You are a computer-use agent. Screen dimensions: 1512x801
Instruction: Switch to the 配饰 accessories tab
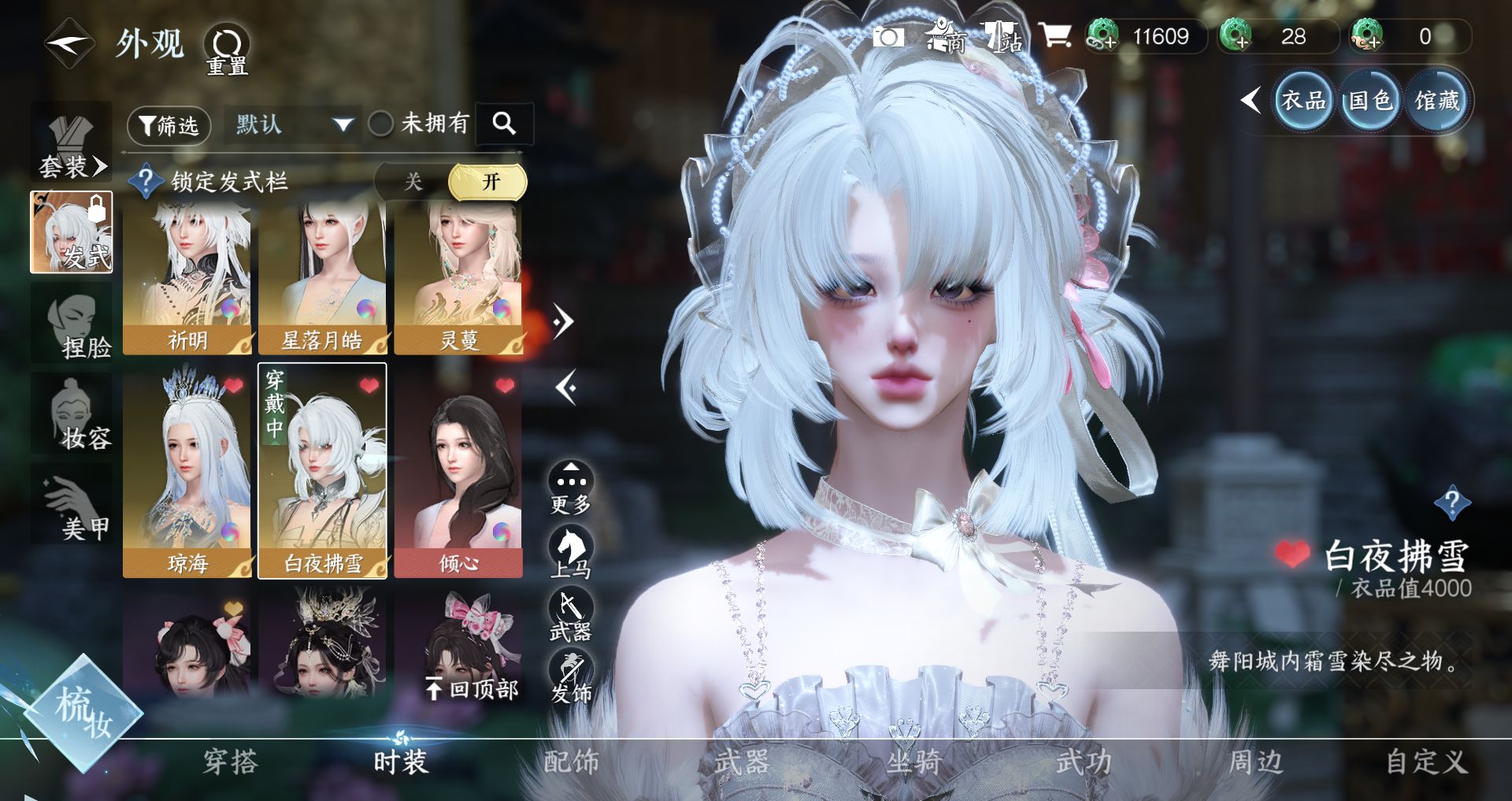(x=571, y=762)
